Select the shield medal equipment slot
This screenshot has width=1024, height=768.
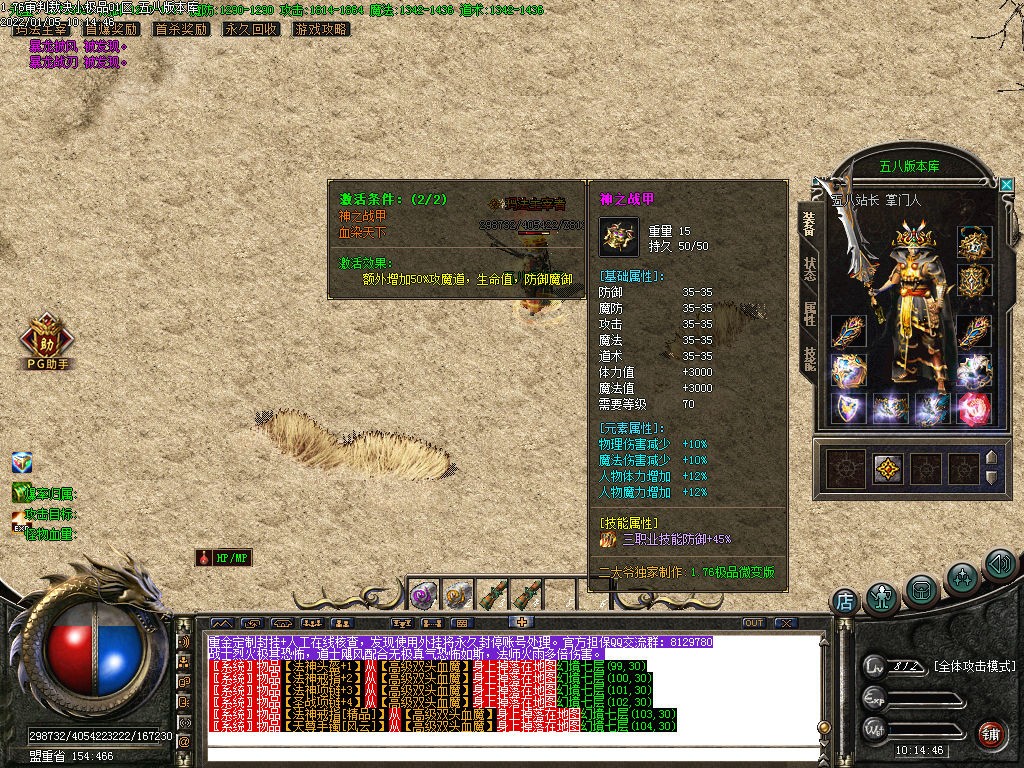point(848,407)
